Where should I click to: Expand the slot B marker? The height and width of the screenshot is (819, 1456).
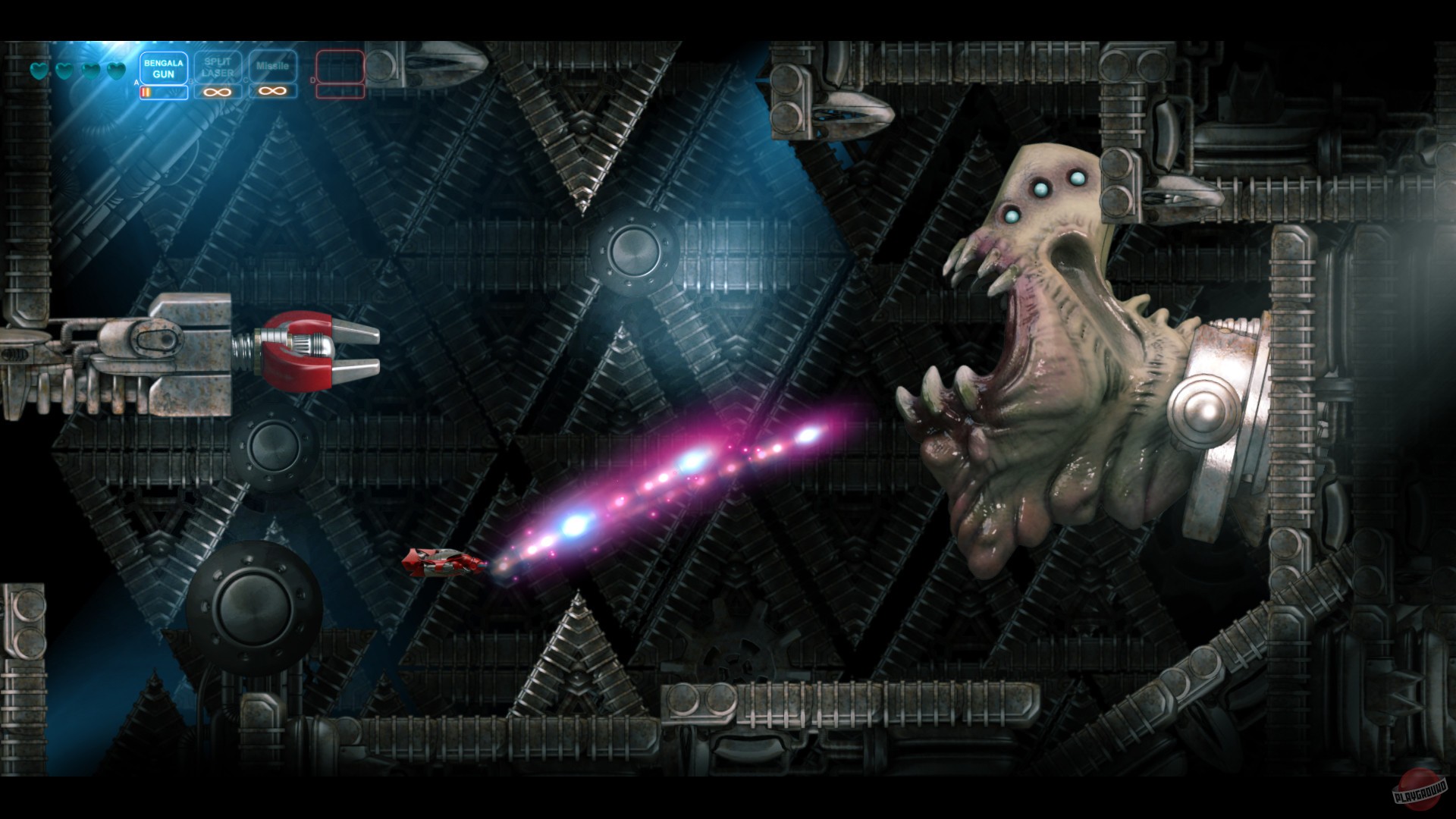point(191,81)
